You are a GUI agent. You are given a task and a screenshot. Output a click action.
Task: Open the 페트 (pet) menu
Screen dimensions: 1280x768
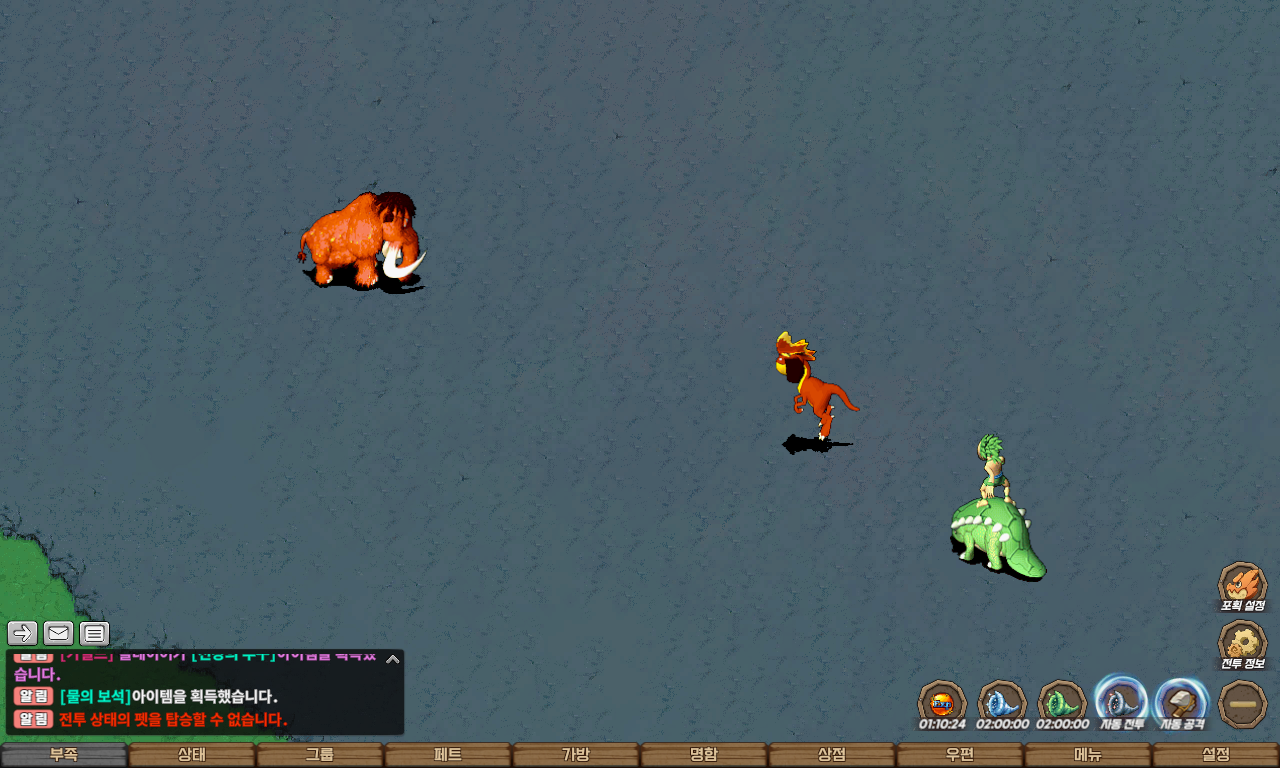coord(448,755)
